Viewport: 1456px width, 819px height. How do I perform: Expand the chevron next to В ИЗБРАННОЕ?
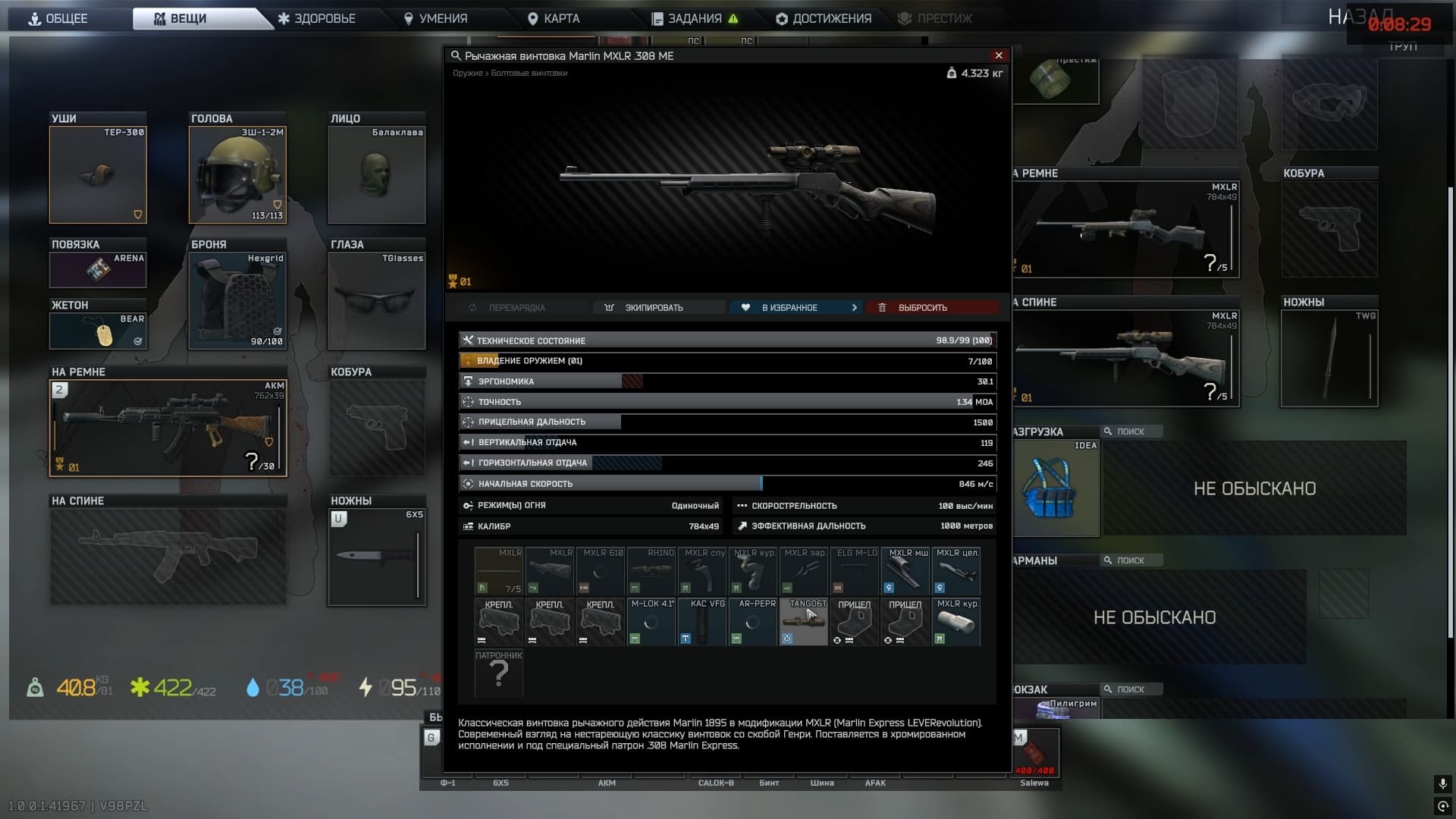pos(855,307)
